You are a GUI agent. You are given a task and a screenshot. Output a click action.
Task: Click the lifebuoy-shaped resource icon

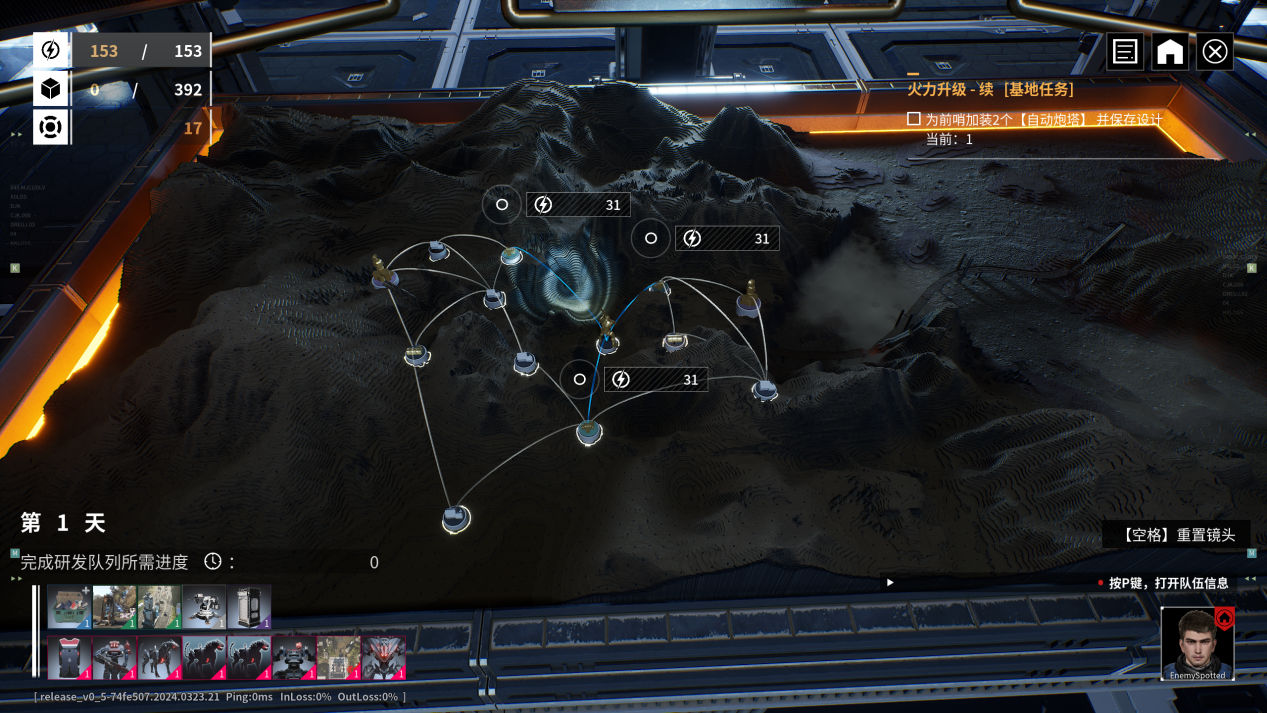(x=51, y=128)
